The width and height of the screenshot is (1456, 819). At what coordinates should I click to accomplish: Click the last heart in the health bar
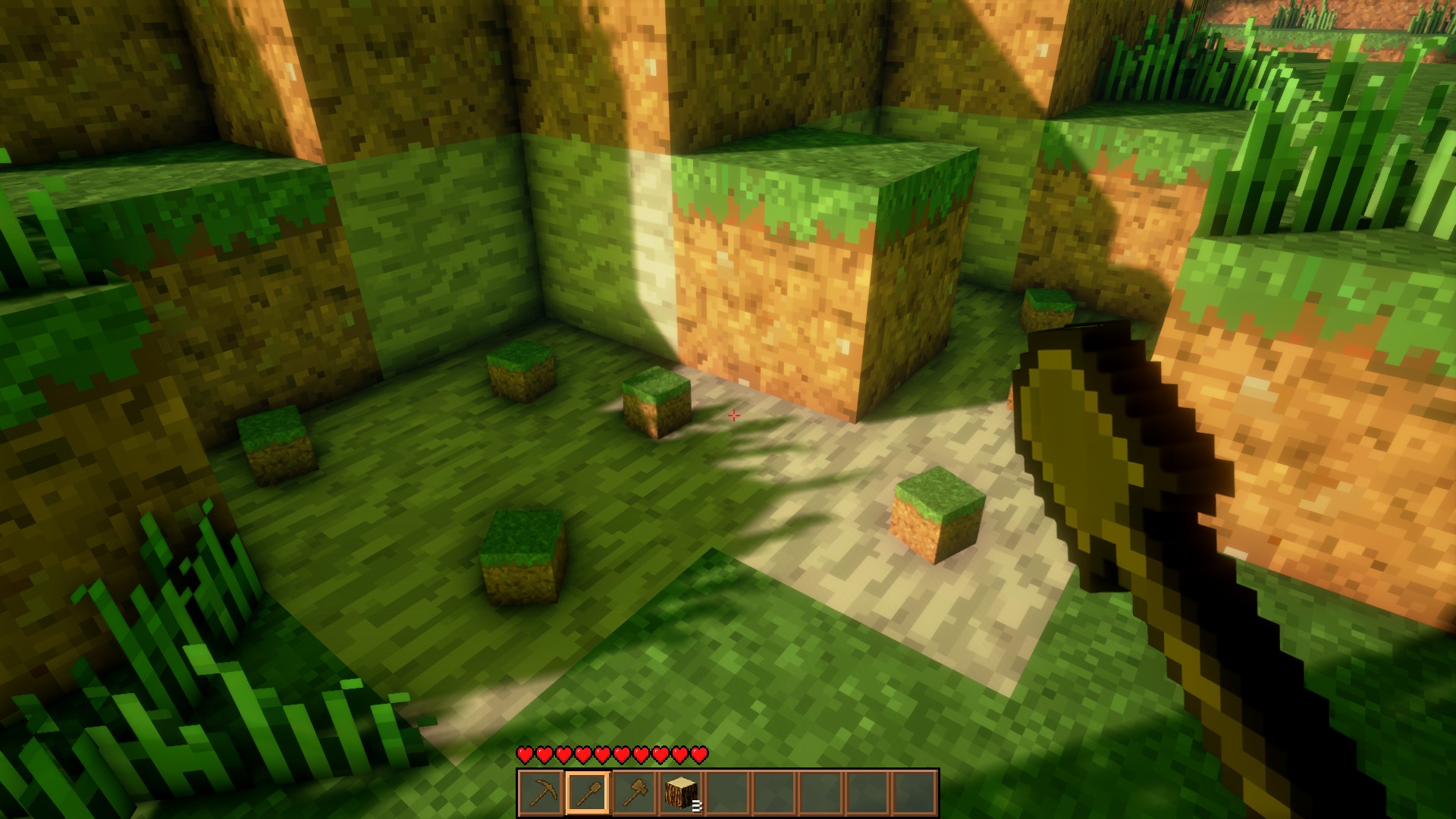click(698, 755)
